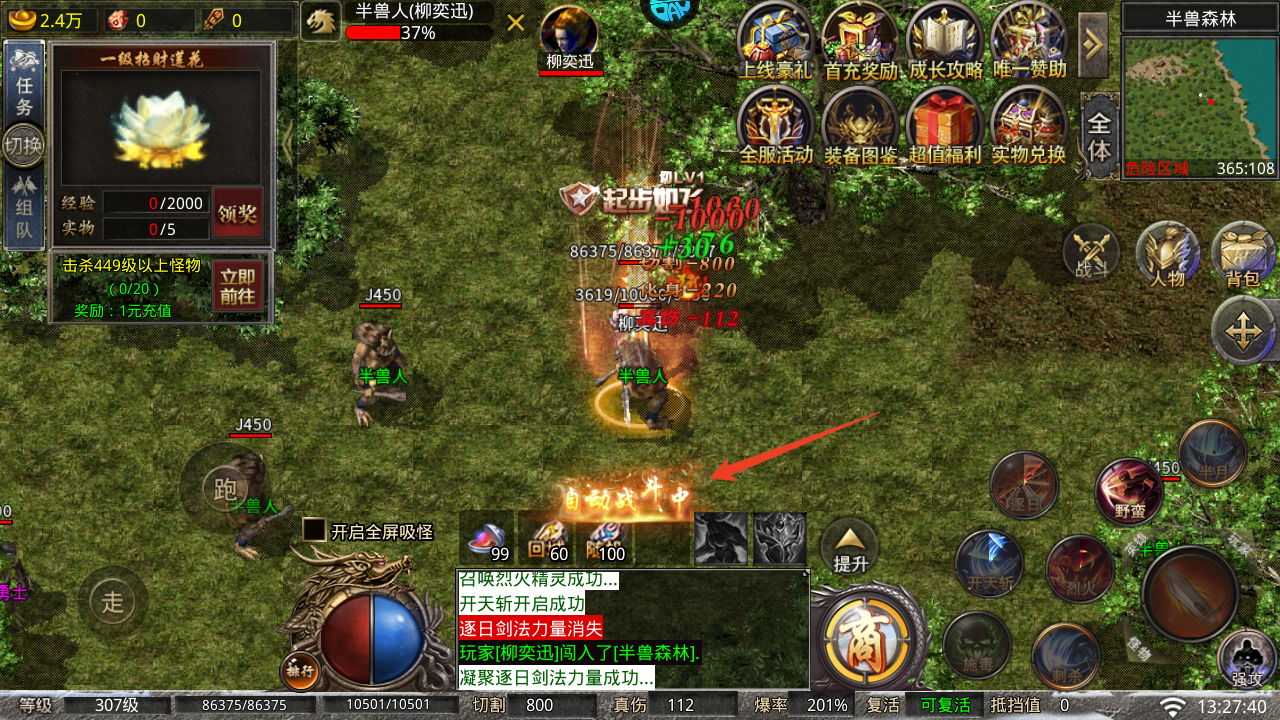Claim the lotus reward with 领奖 button
The height and width of the screenshot is (720, 1280).
pos(237,212)
